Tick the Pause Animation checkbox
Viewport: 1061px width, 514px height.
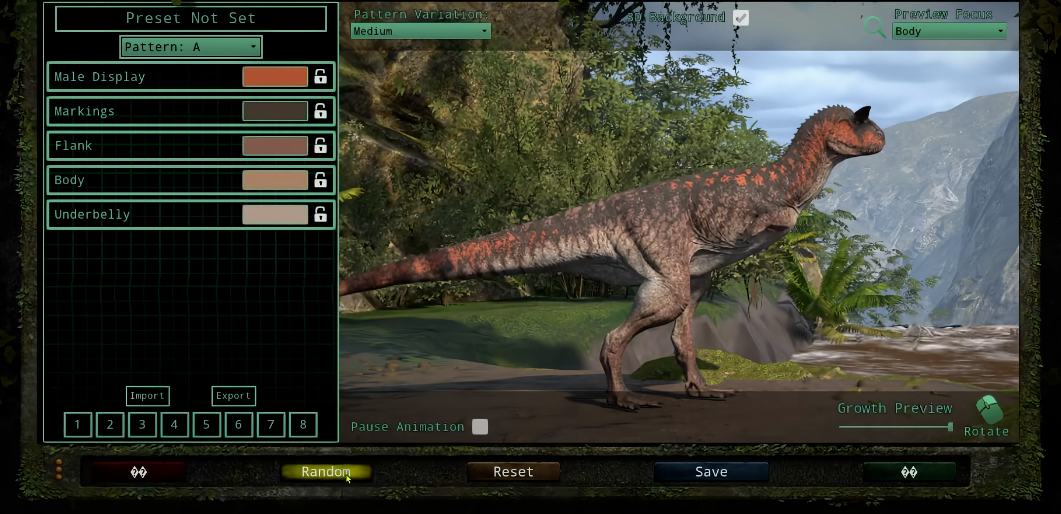click(480, 427)
